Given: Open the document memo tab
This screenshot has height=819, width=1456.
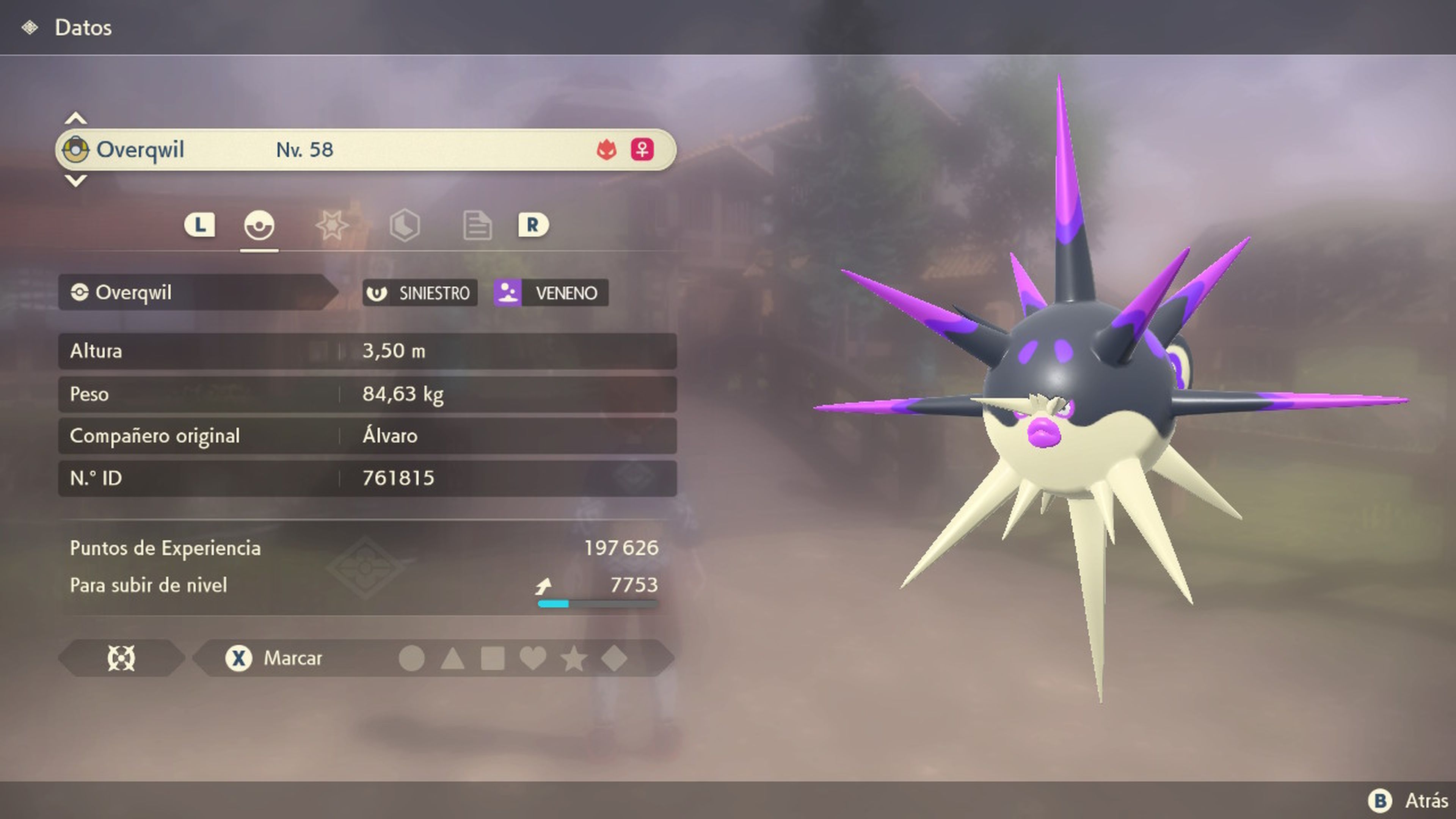Looking at the screenshot, I should pos(478,225).
